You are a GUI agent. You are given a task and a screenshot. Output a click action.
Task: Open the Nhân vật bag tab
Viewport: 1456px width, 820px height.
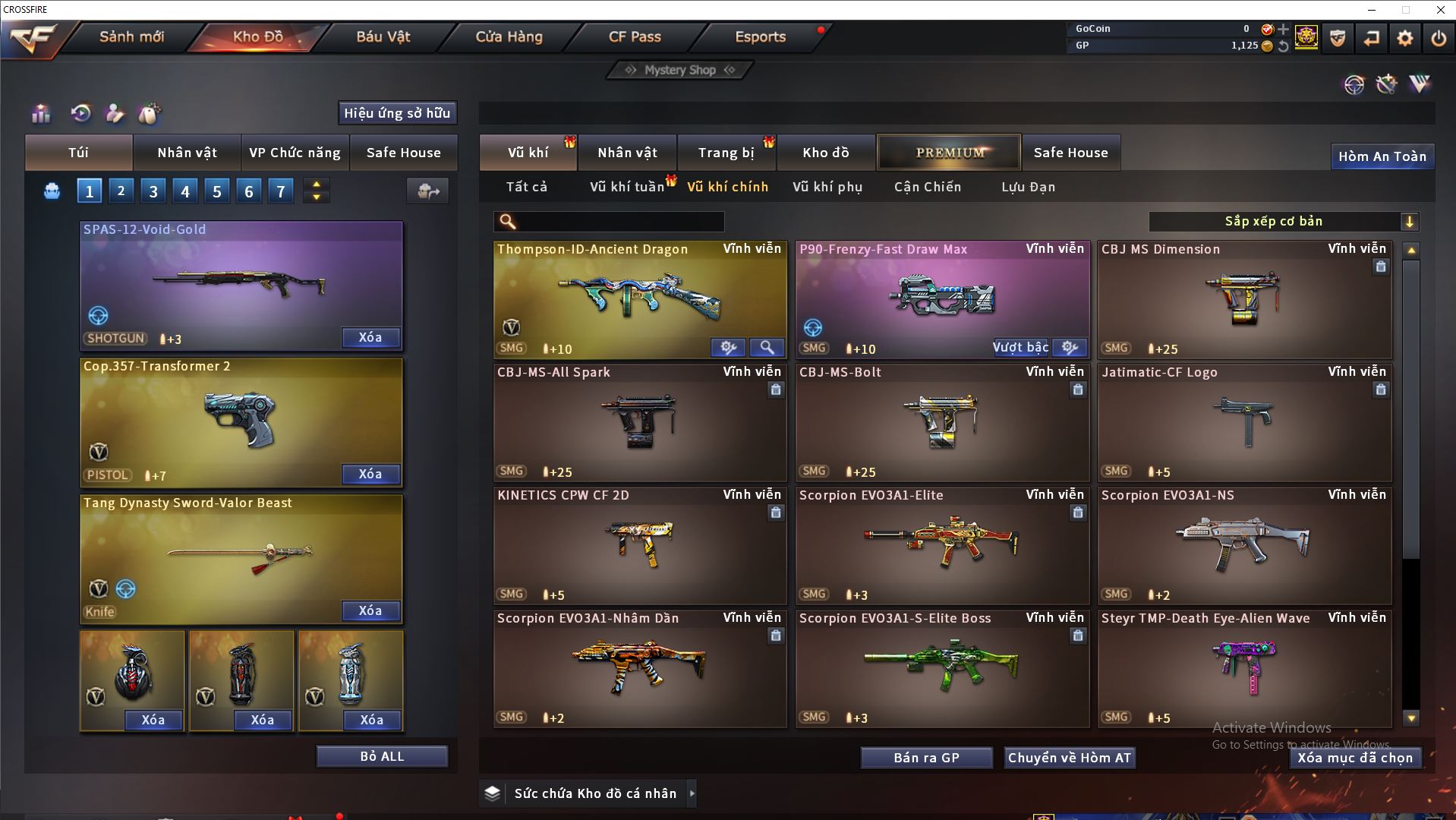point(187,153)
